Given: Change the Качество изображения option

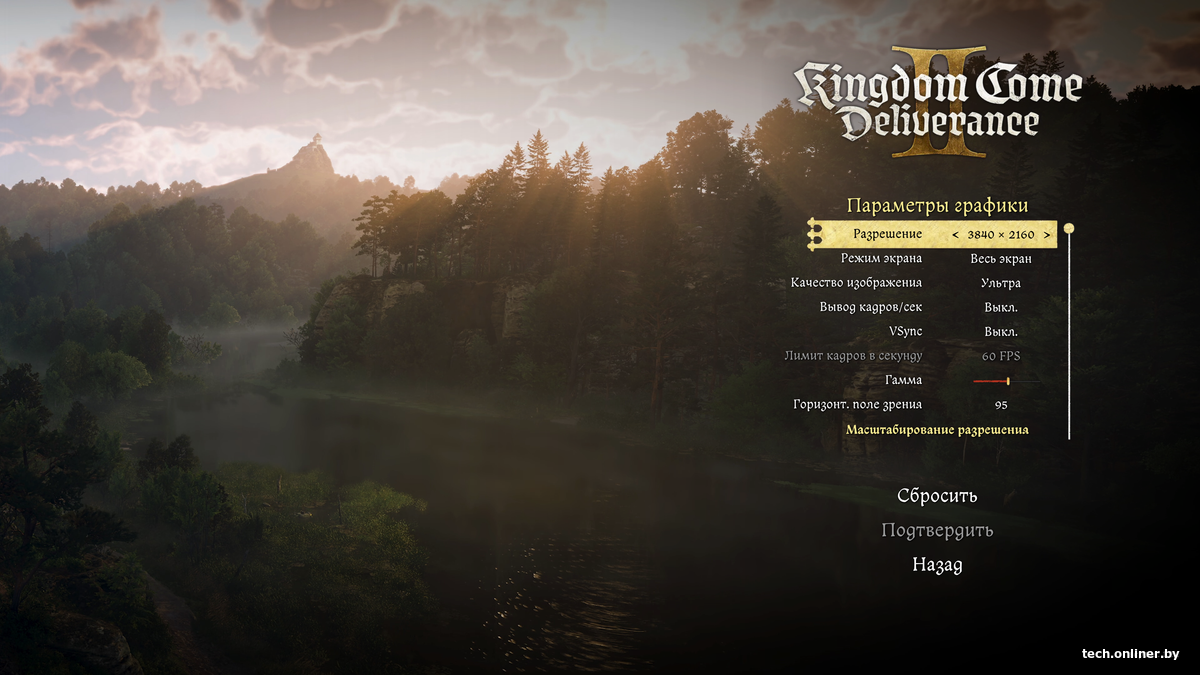Looking at the screenshot, I should tap(1000, 283).
